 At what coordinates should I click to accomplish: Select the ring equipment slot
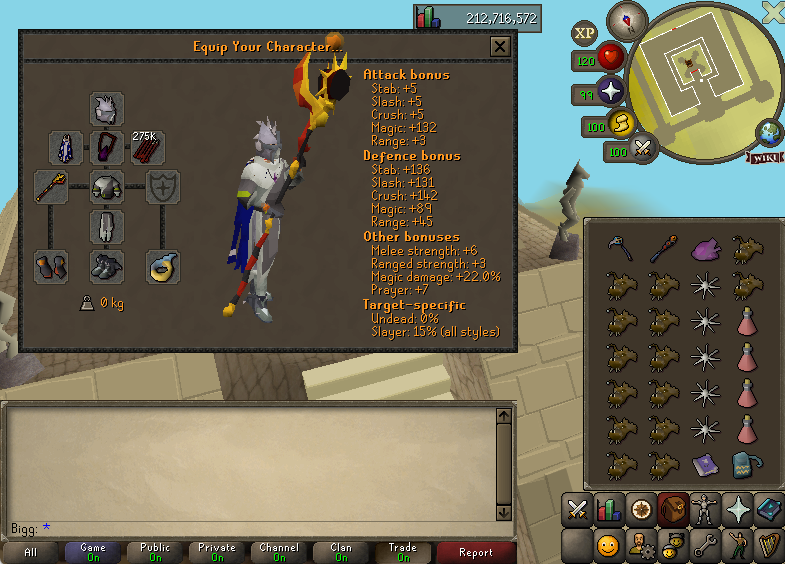point(163,267)
